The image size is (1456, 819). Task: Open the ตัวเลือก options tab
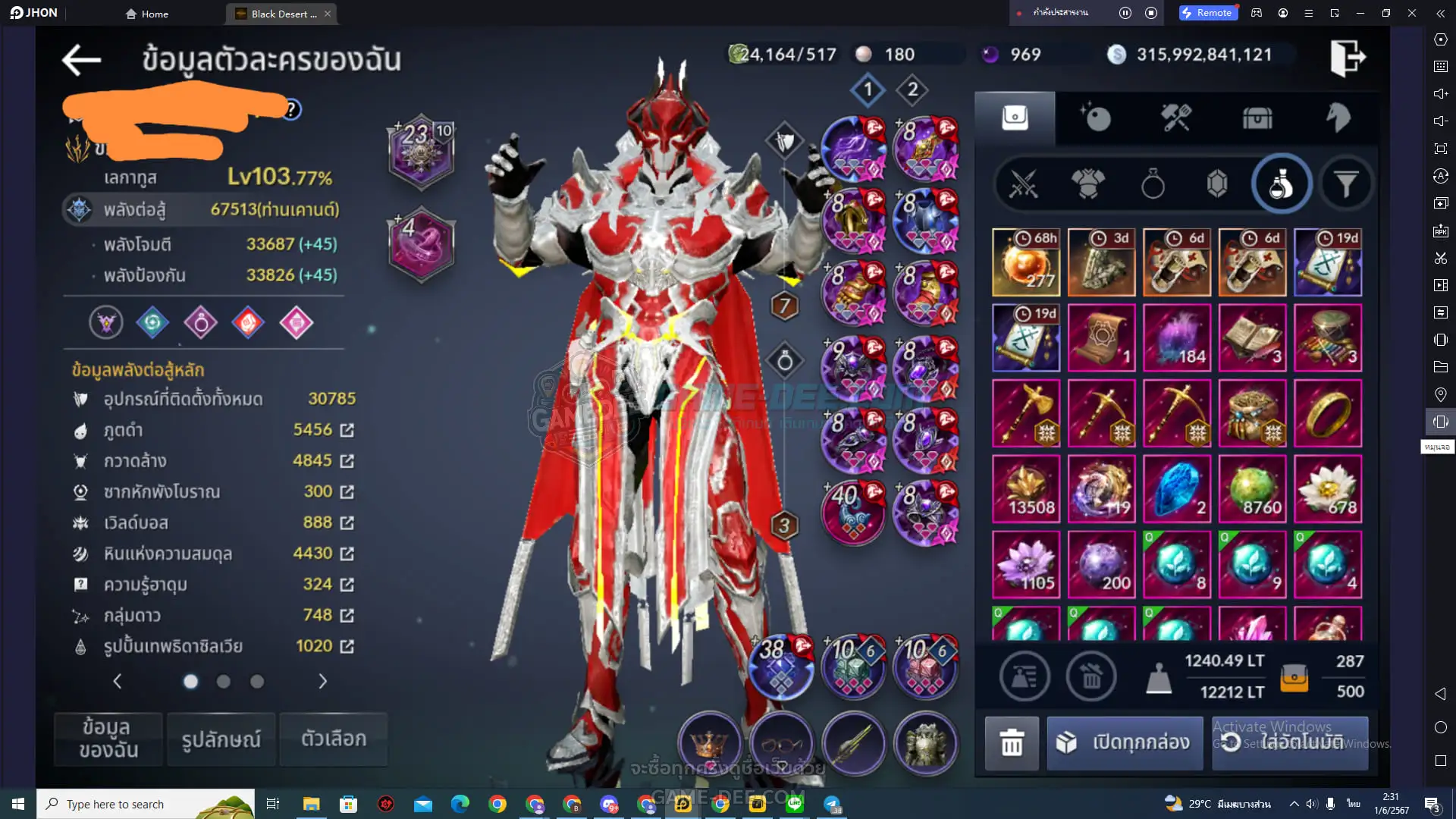pos(334,739)
